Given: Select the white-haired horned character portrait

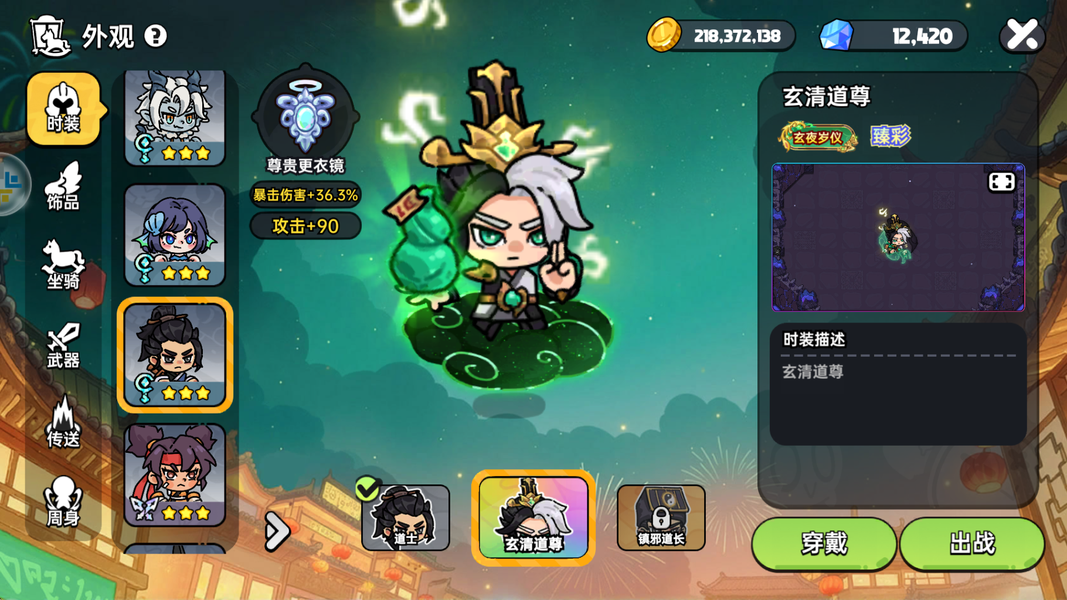Looking at the screenshot, I should point(175,117).
